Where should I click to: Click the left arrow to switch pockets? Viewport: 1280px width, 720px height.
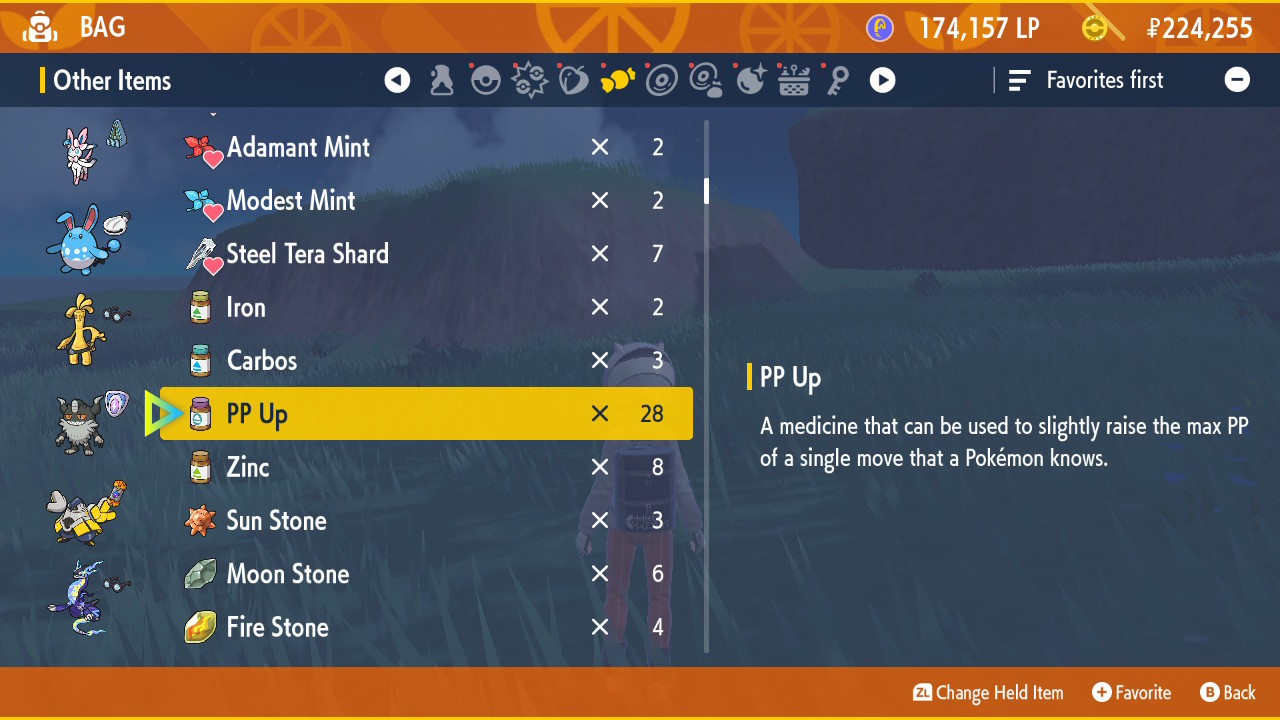[397, 80]
